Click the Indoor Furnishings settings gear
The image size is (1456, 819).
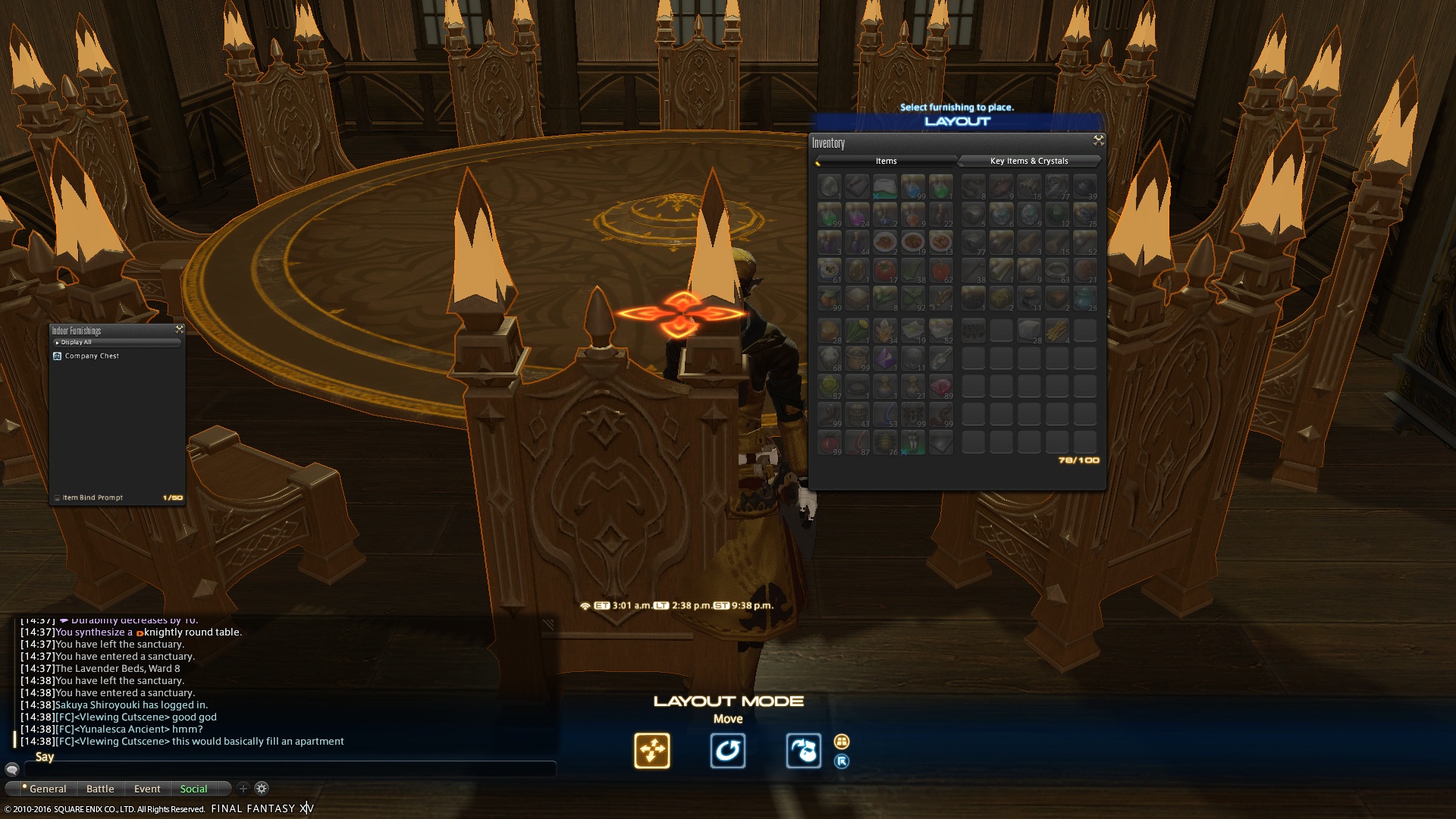(x=180, y=329)
